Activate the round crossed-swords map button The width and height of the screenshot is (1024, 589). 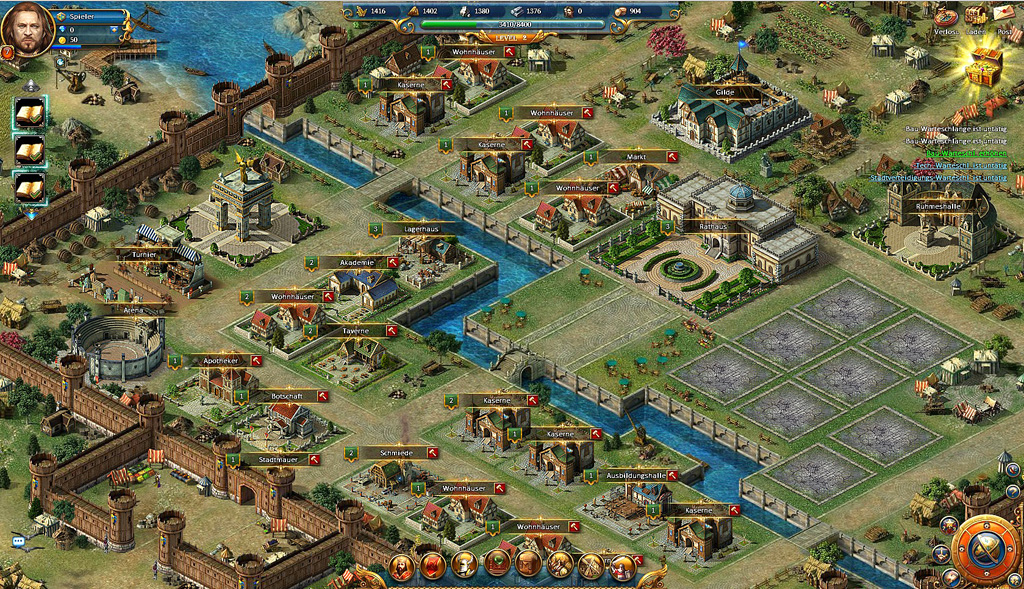pyautogui.click(x=985, y=551)
